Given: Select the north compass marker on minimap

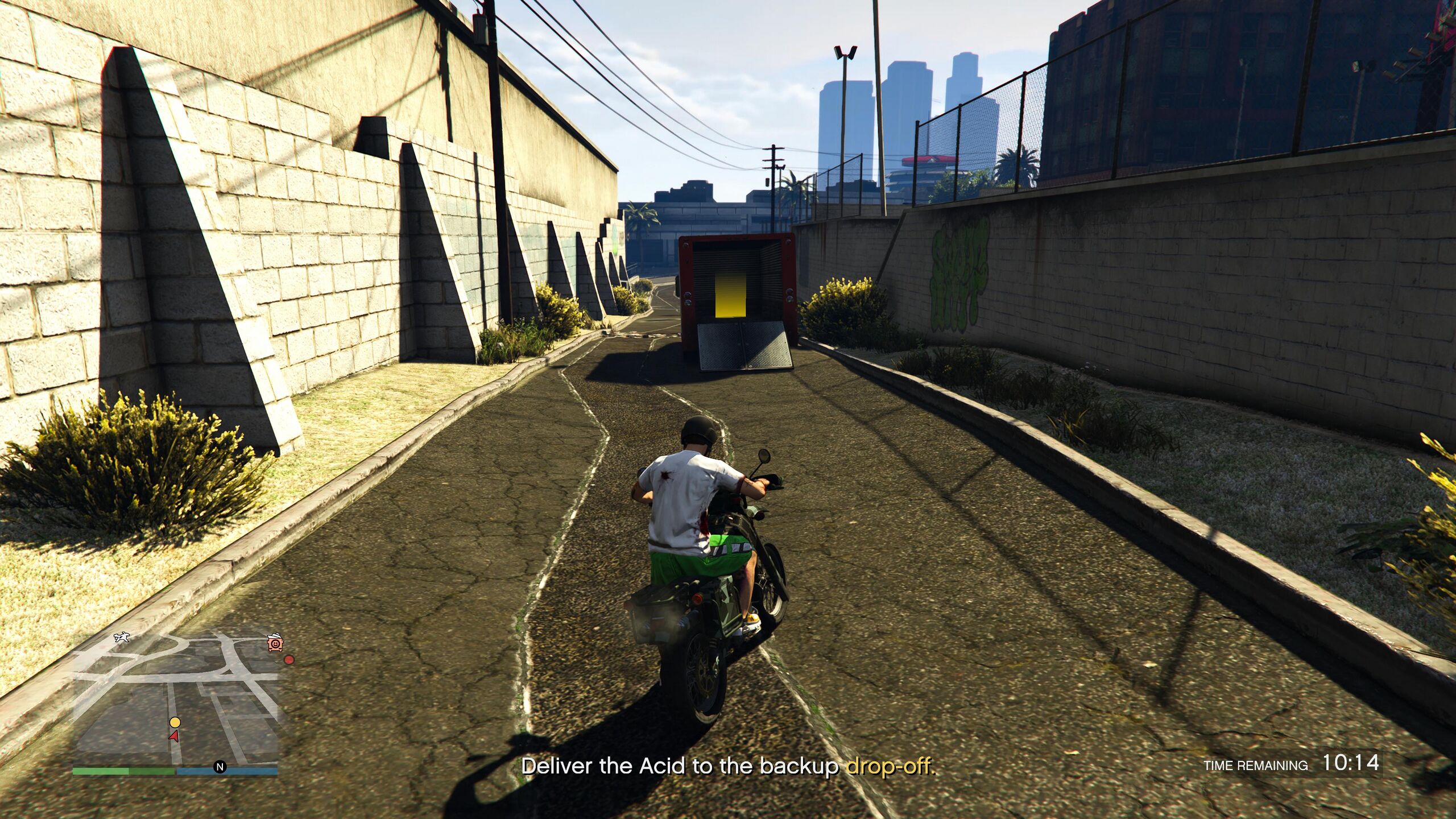Looking at the screenshot, I should (x=220, y=767).
